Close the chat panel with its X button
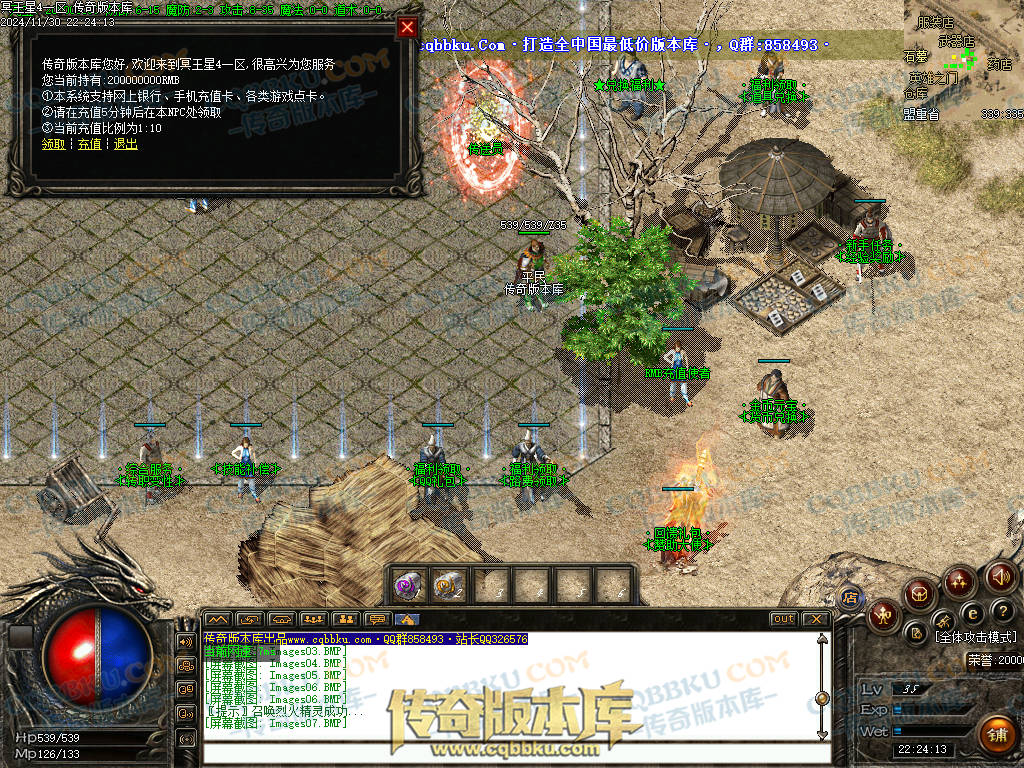The height and width of the screenshot is (768, 1024). 815,619
